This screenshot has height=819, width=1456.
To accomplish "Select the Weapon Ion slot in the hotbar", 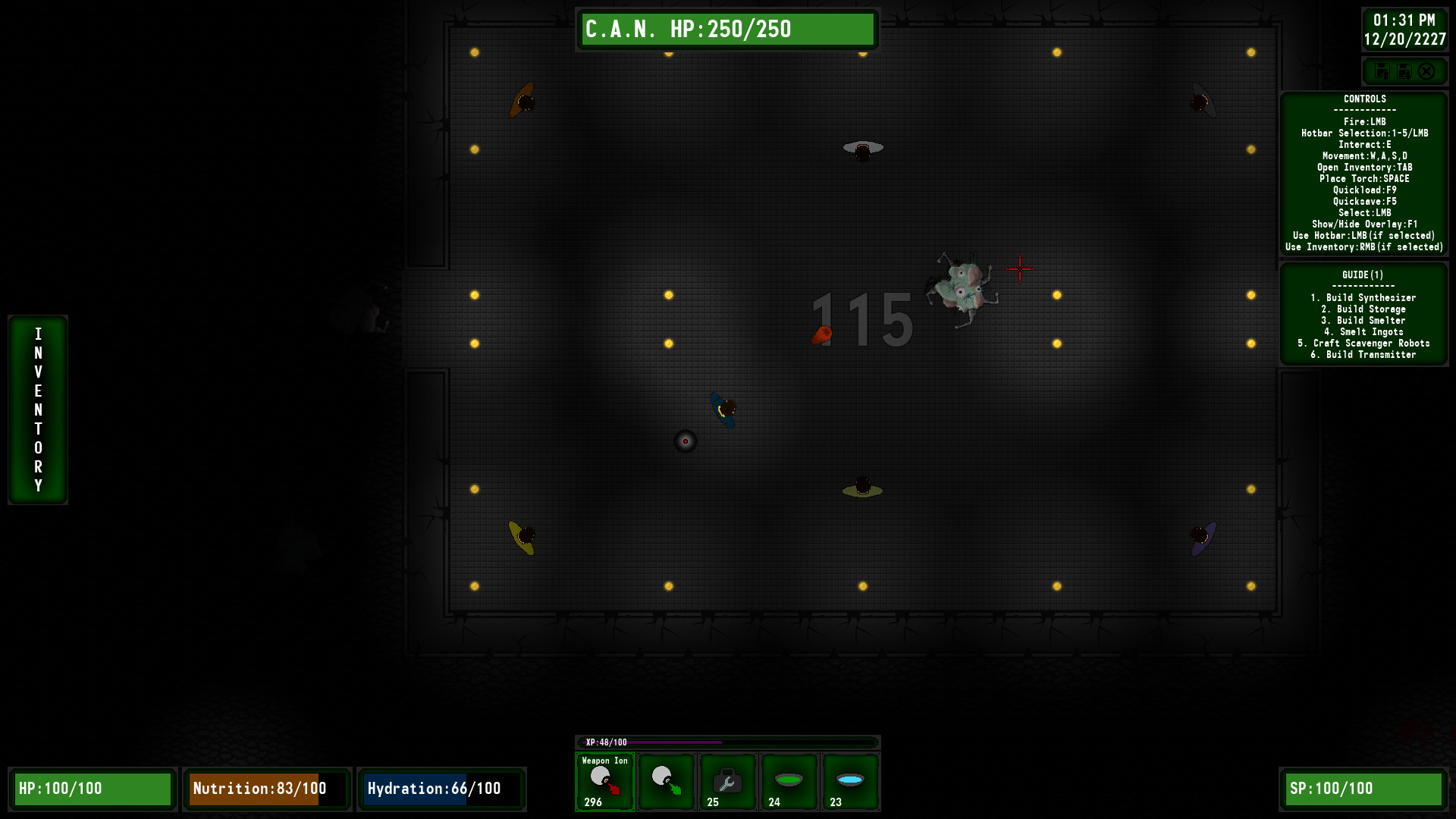I will point(604,782).
